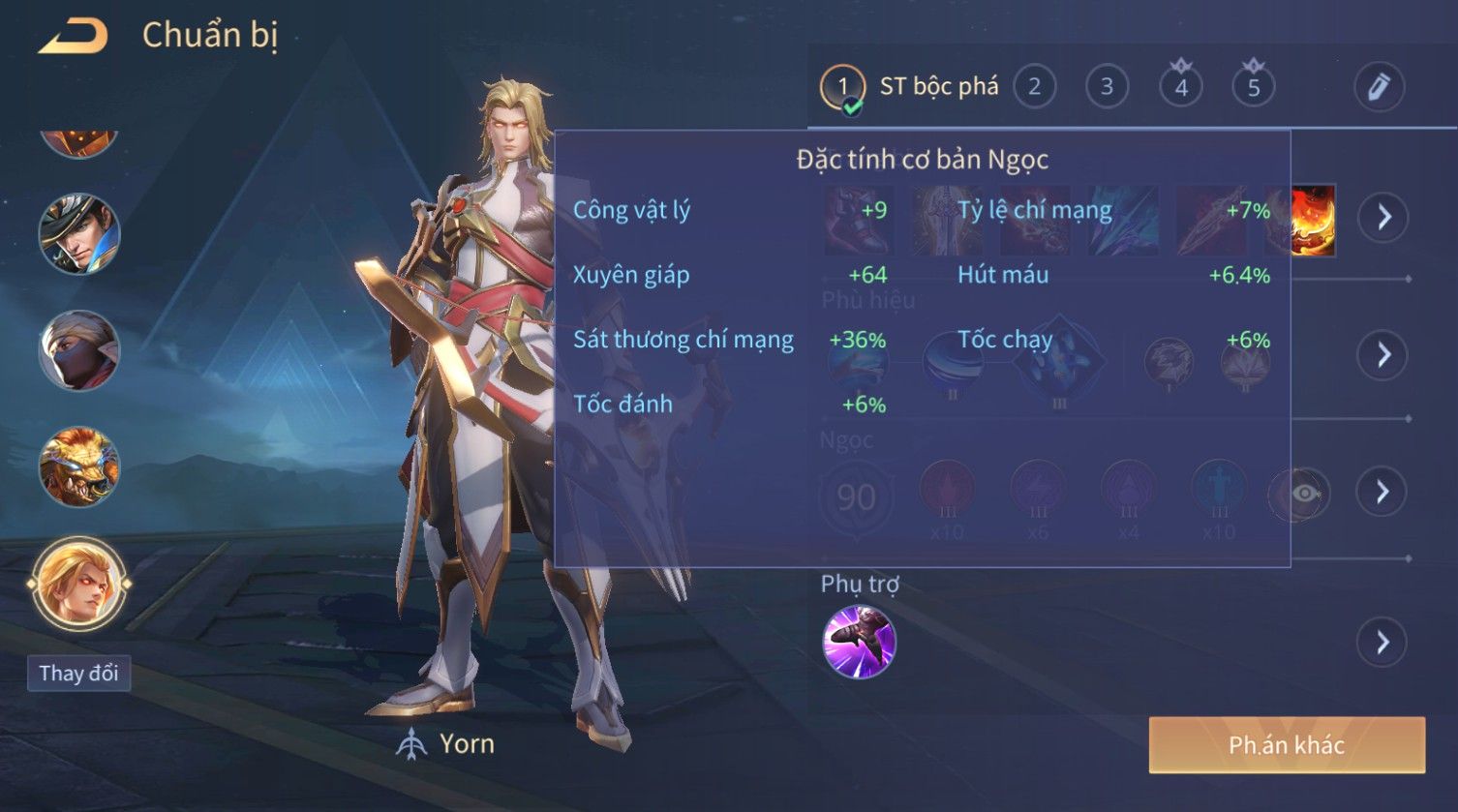Expand the Phù hiệu row arrow
The height and width of the screenshot is (812, 1458).
coord(1382,355)
